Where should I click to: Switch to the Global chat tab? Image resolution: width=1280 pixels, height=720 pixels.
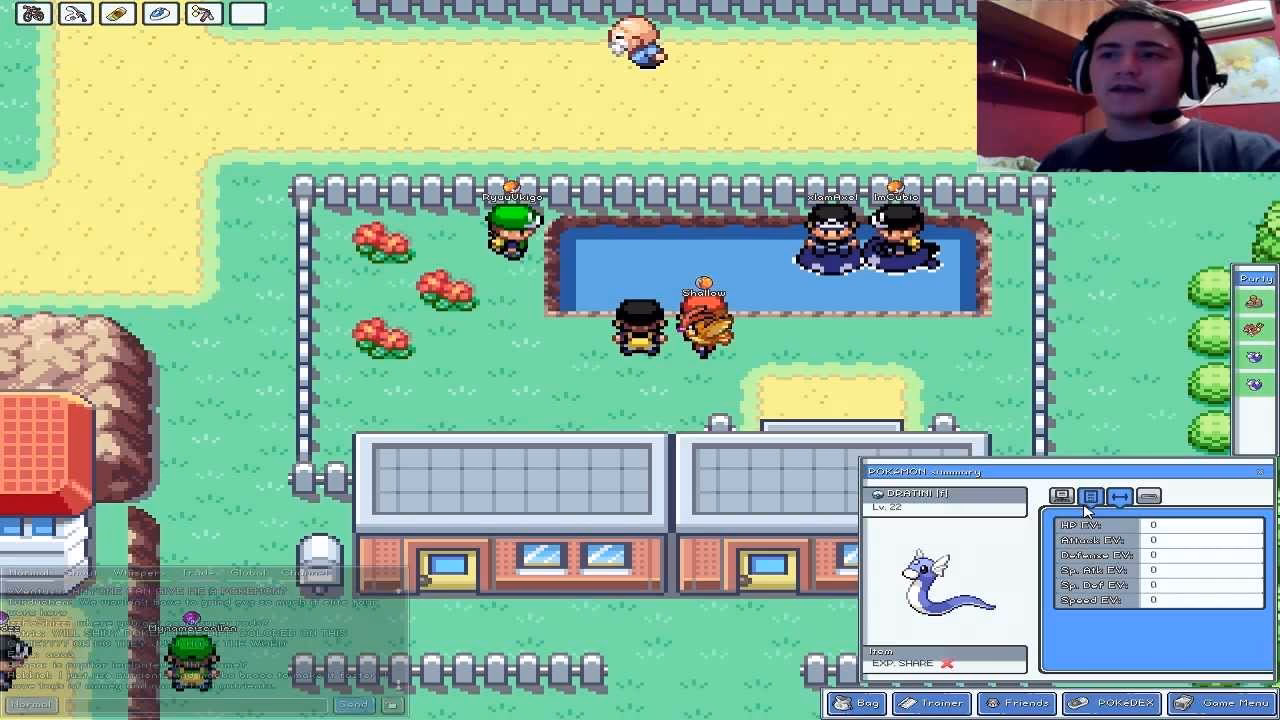[x=248, y=573]
